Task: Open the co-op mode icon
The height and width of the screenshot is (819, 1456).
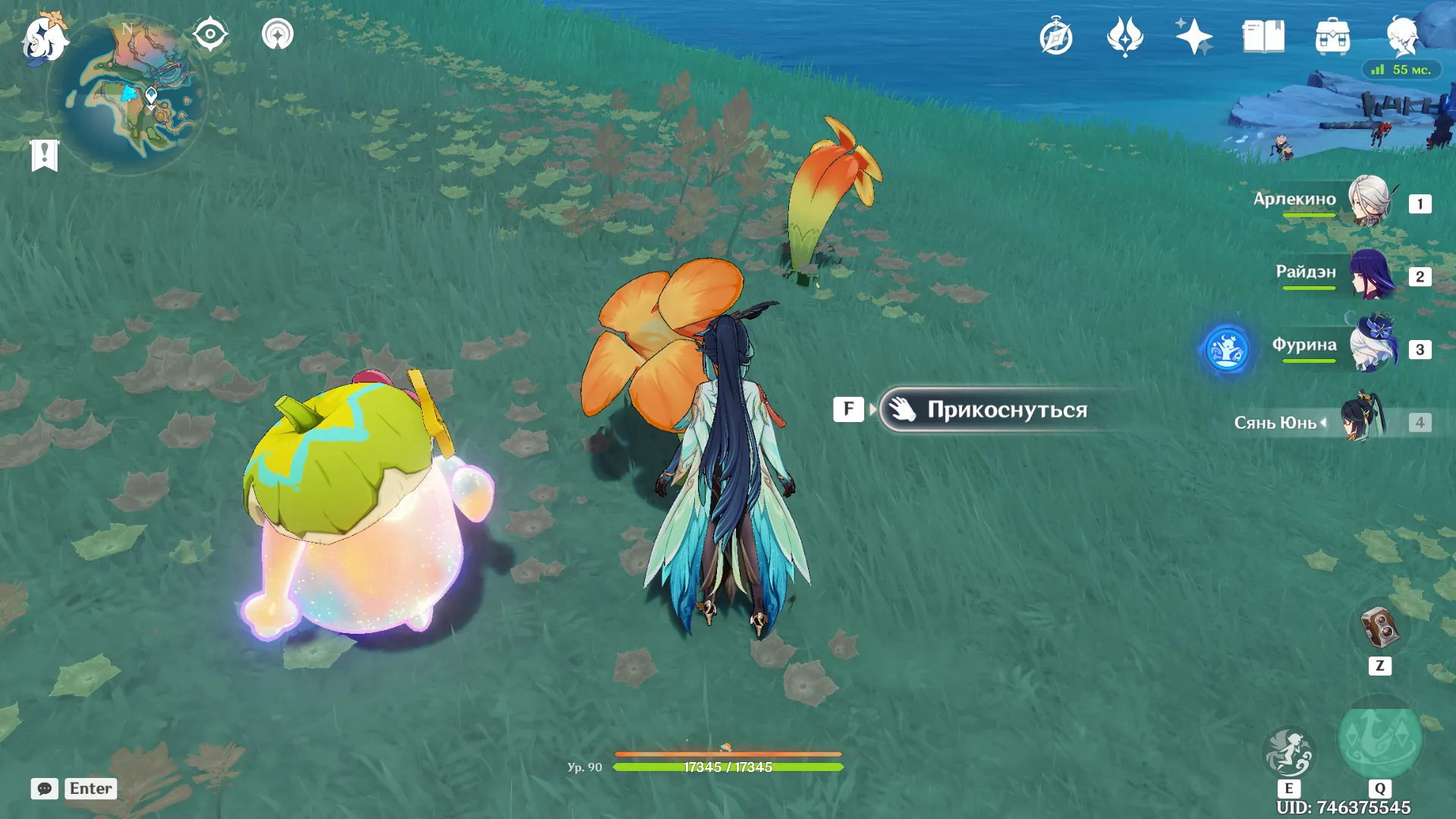Action: [278, 34]
